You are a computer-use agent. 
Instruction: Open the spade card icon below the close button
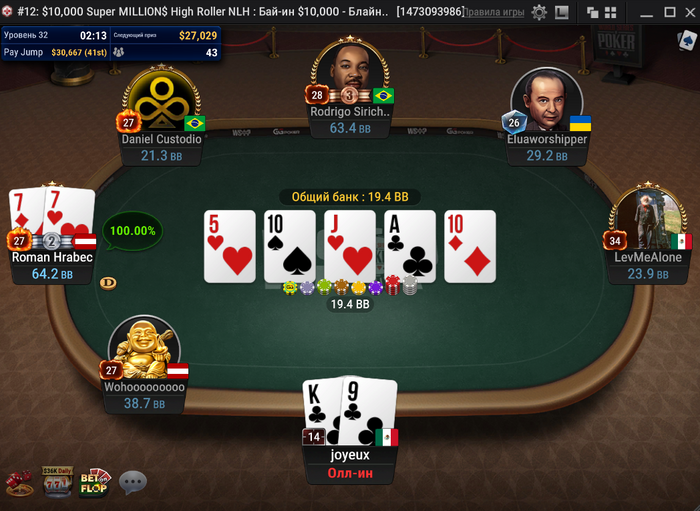pyautogui.click(x=686, y=41)
